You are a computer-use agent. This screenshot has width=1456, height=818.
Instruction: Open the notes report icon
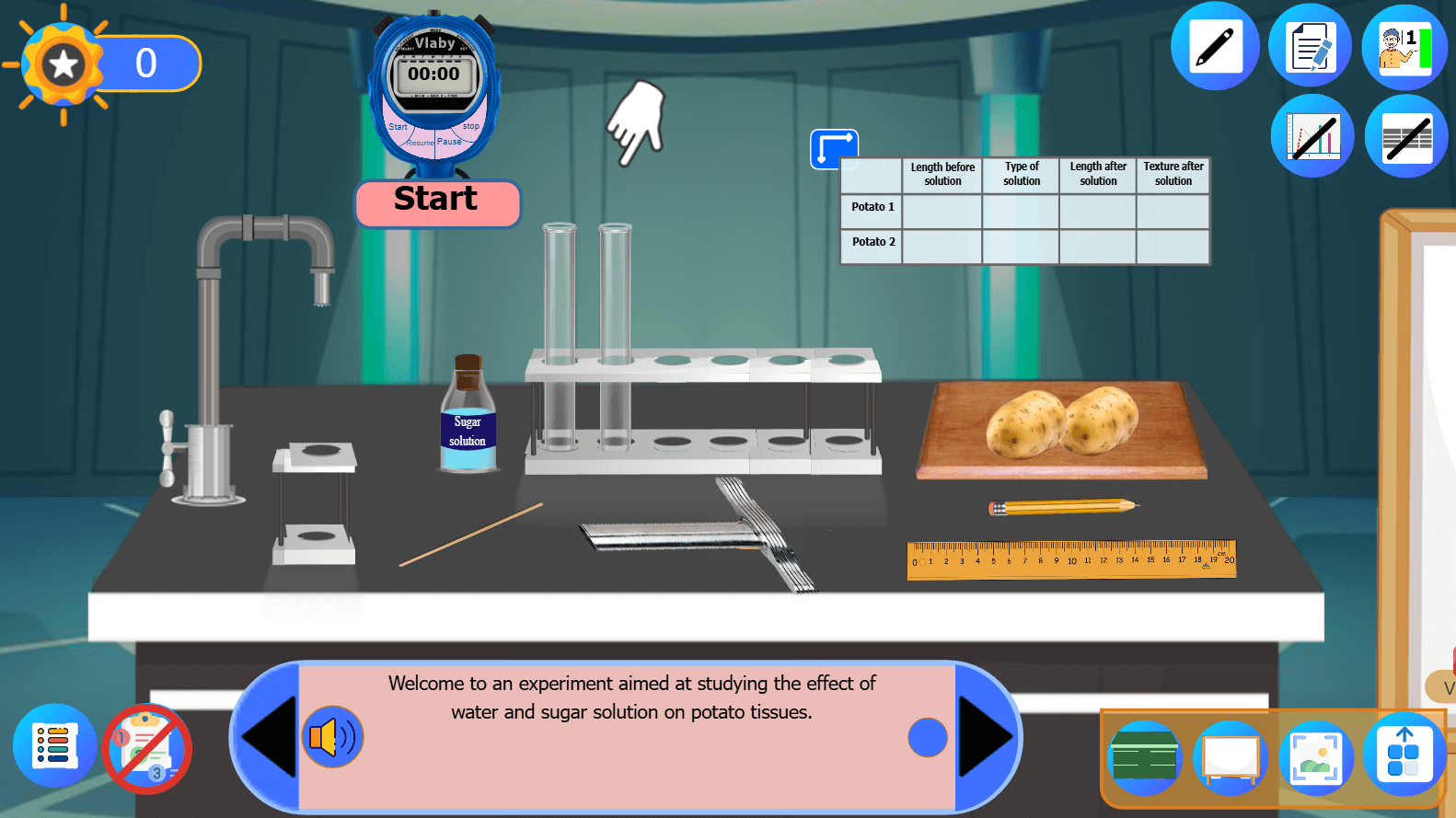(1310, 47)
